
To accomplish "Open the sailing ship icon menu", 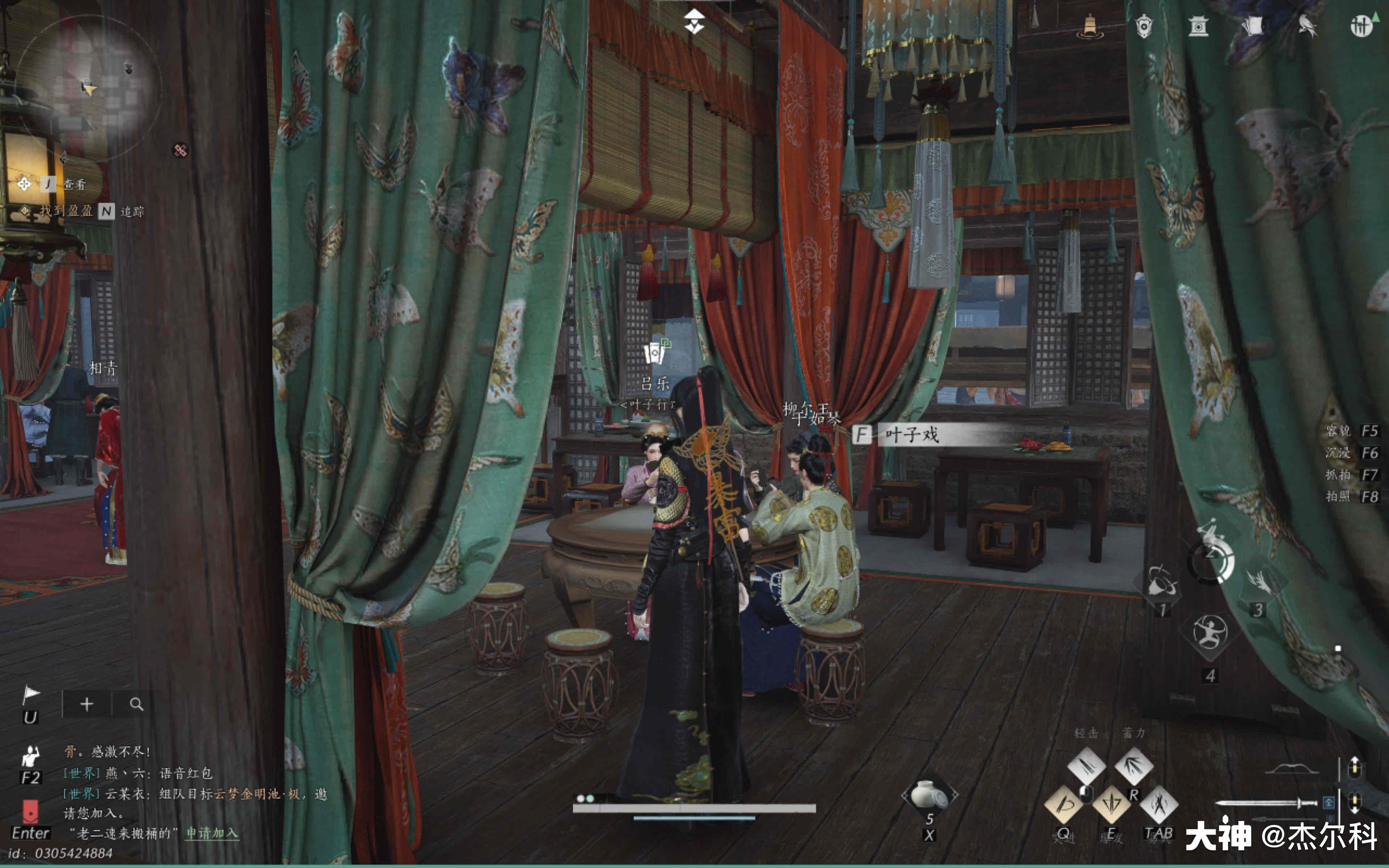I will [x=1089, y=26].
